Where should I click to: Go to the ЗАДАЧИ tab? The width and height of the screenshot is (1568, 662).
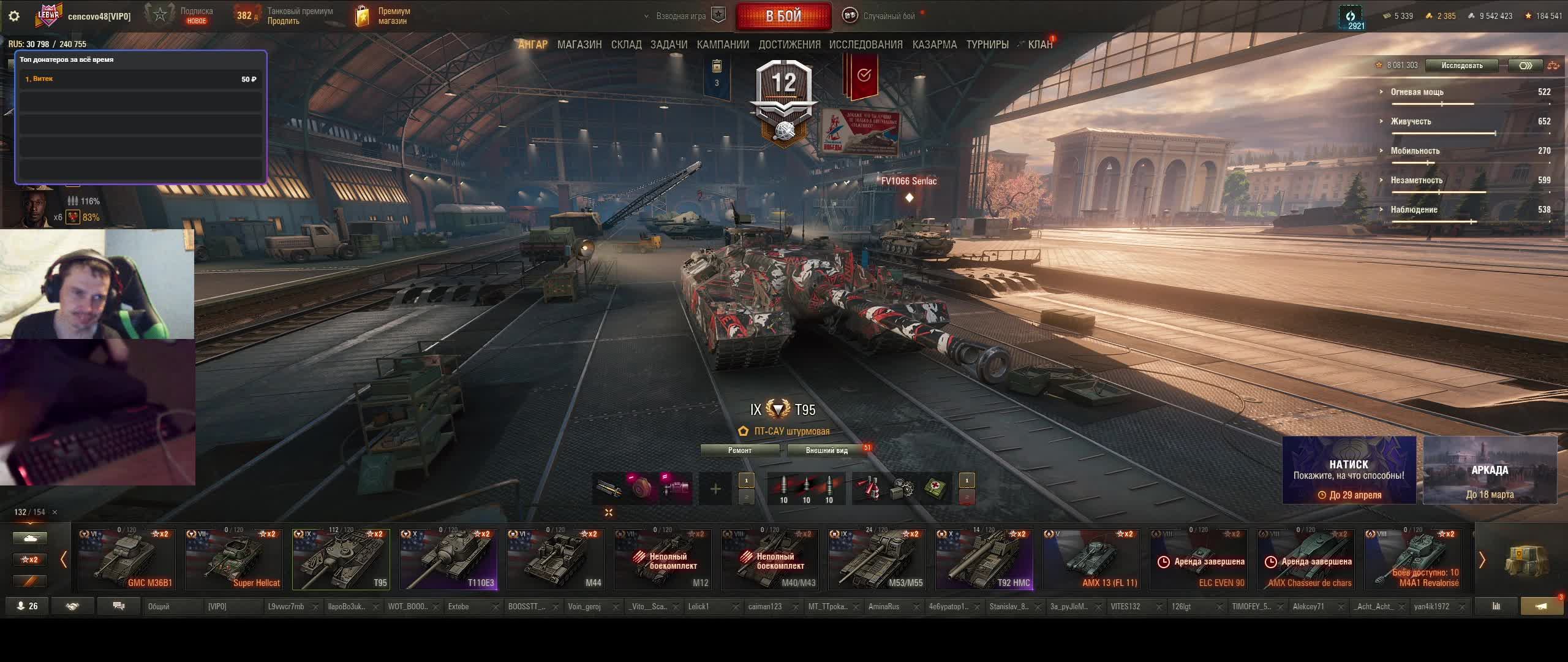click(668, 45)
